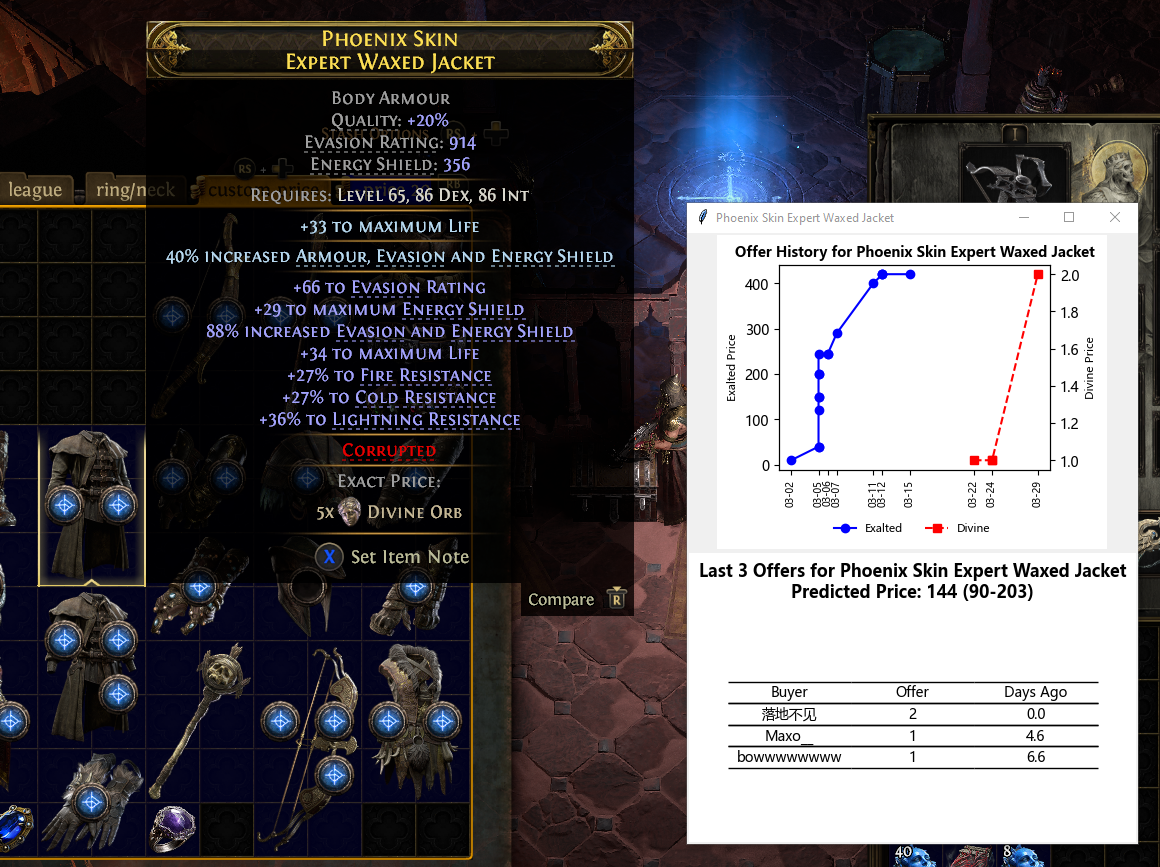1160x867 pixels.
Task: Open the ring/neck stash tab
Action: click(x=131, y=189)
